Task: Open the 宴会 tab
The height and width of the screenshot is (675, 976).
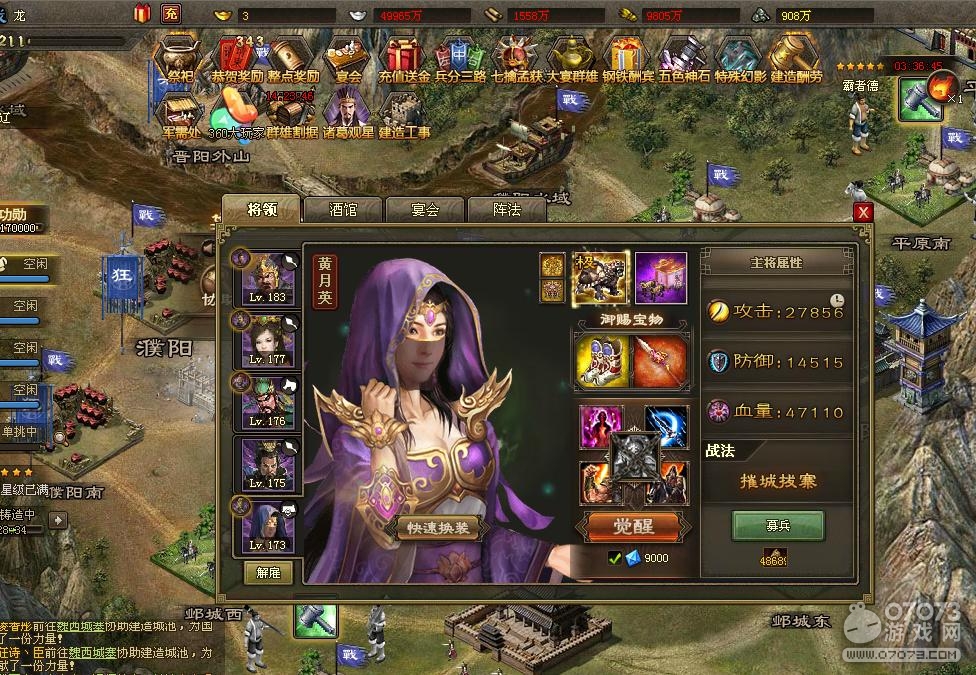Action: [x=425, y=210]
